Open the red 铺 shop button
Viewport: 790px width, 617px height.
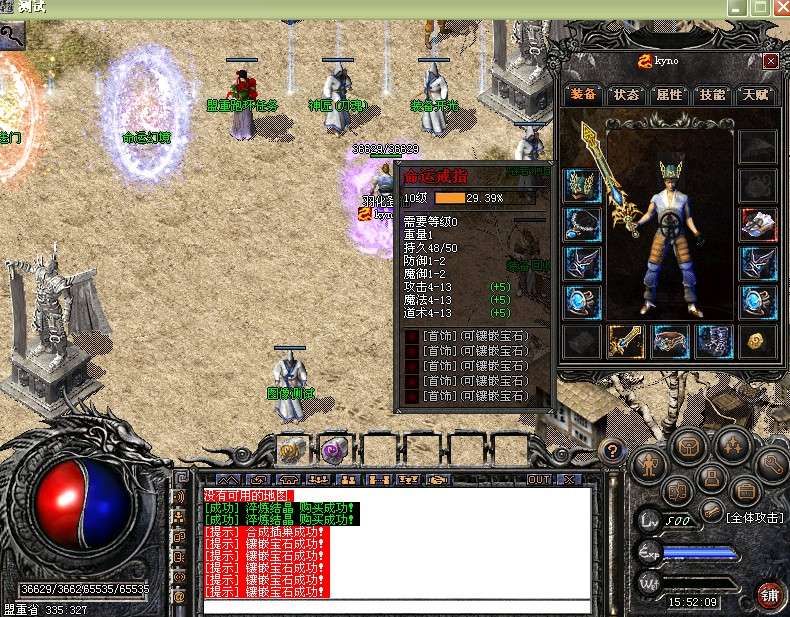coord(769,594)
